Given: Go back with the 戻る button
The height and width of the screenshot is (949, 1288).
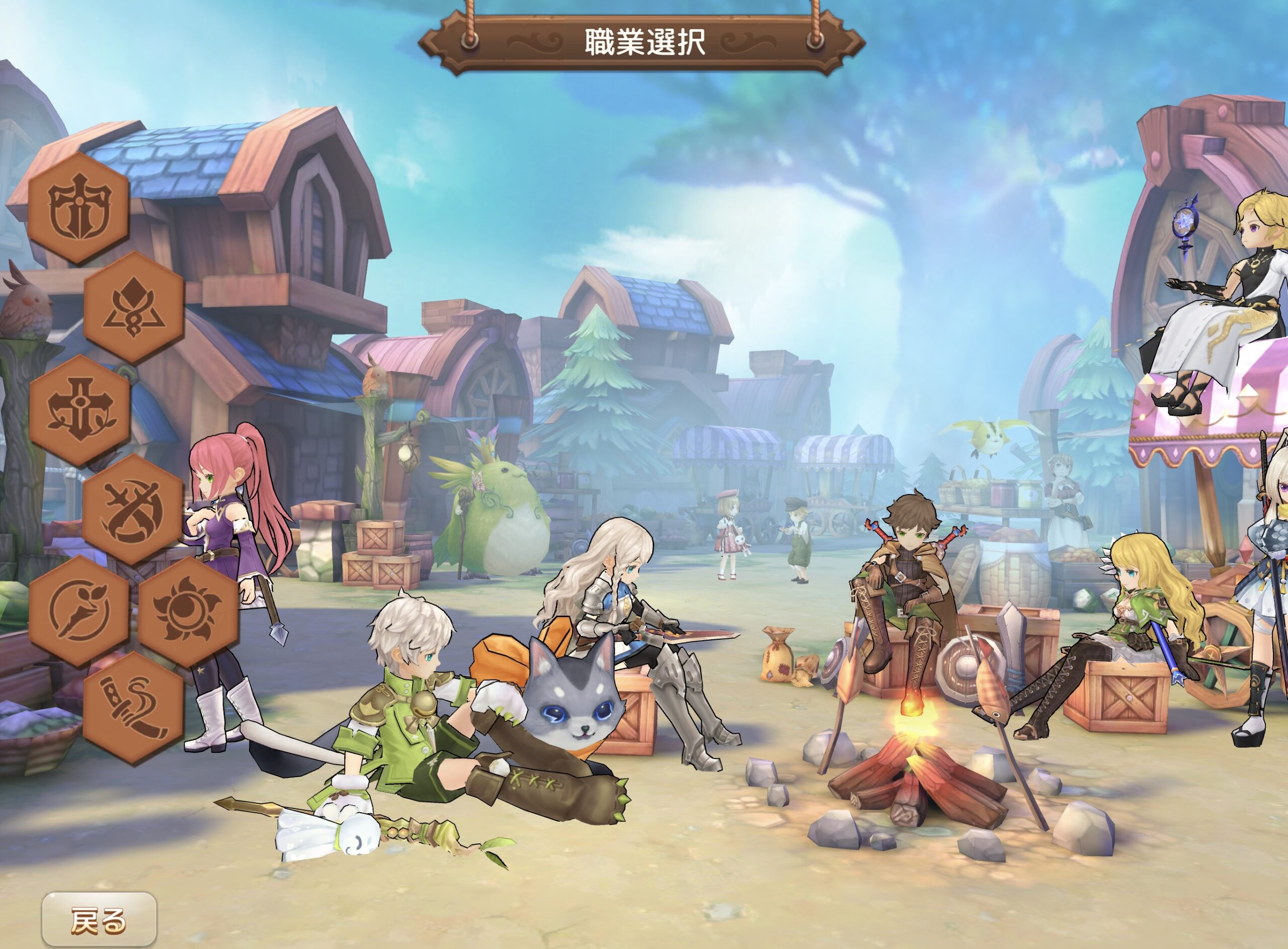Looking at the screenshot, I should tap(99, 920).
